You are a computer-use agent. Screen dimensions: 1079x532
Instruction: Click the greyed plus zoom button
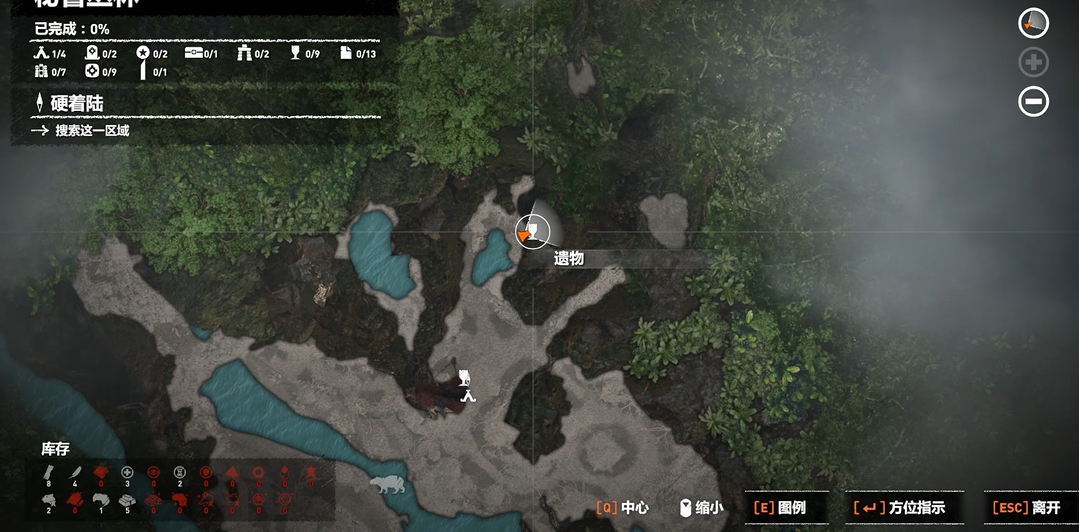point(1033,63)
